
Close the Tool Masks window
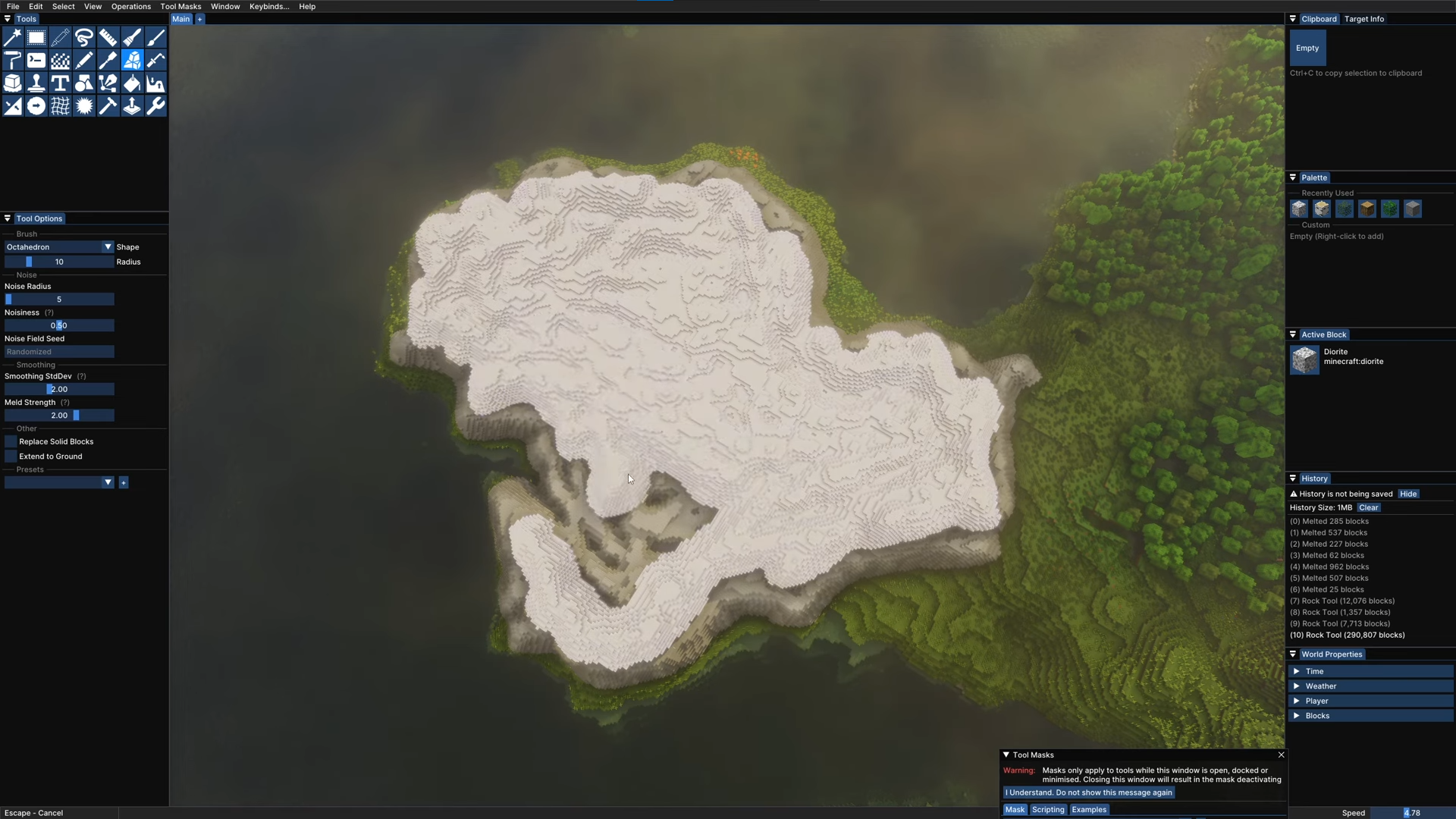[x=1281, y=755]
